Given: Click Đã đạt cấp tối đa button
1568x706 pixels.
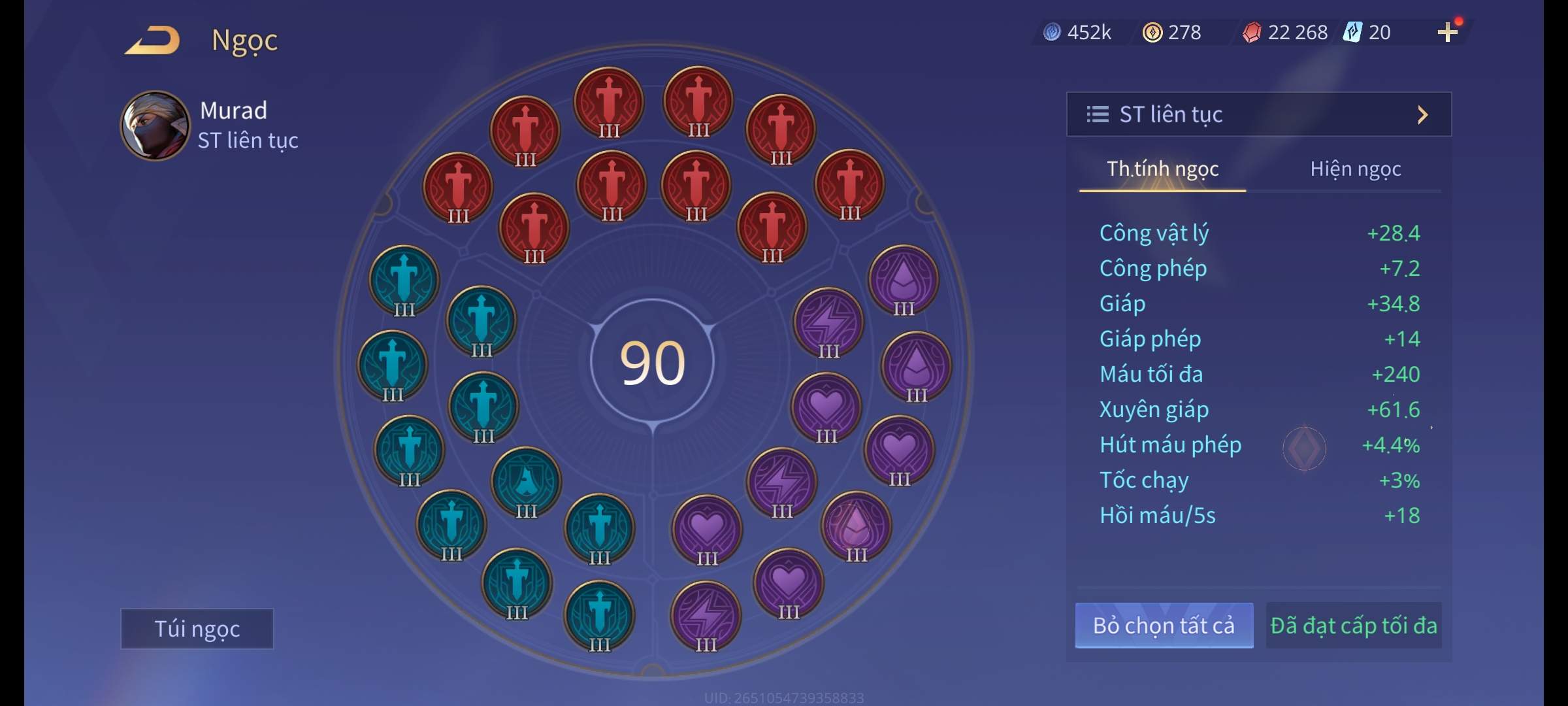Looking at the screenshot, I should click(x=1353, y=626).
